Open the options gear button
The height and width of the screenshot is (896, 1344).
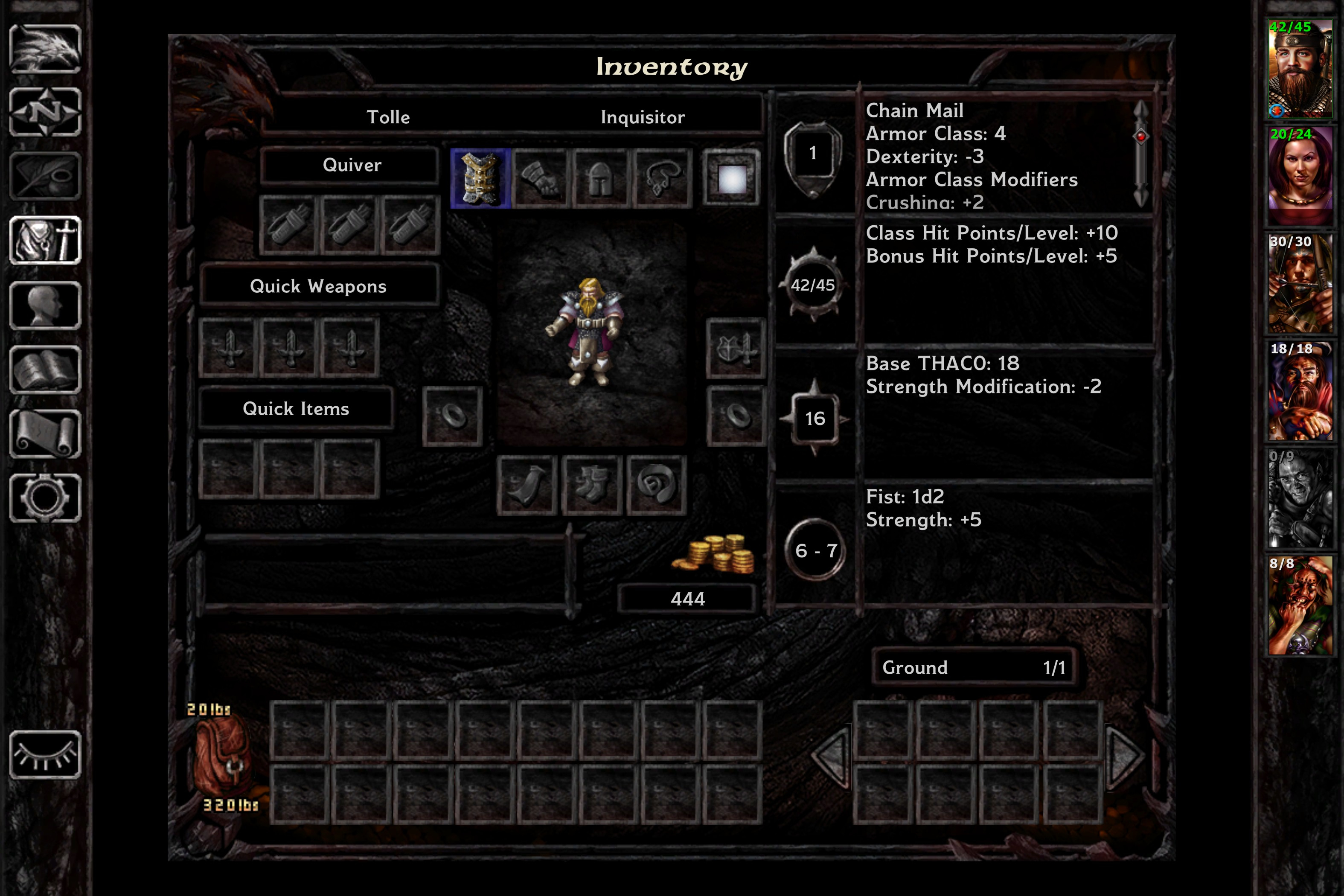pyautogui.click(x=45, y=498)
